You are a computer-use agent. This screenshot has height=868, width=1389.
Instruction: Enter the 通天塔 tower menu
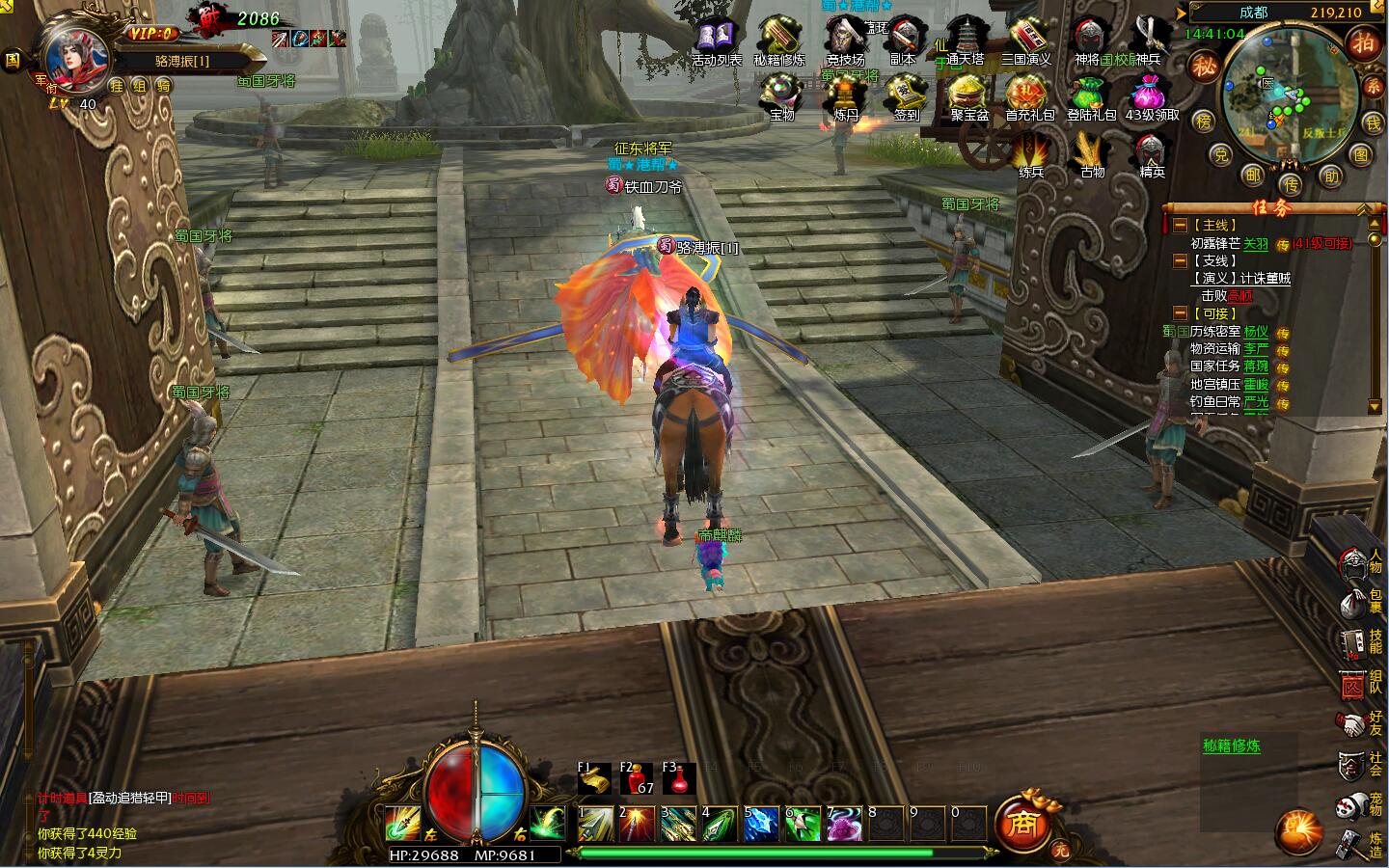click(964, 40)
